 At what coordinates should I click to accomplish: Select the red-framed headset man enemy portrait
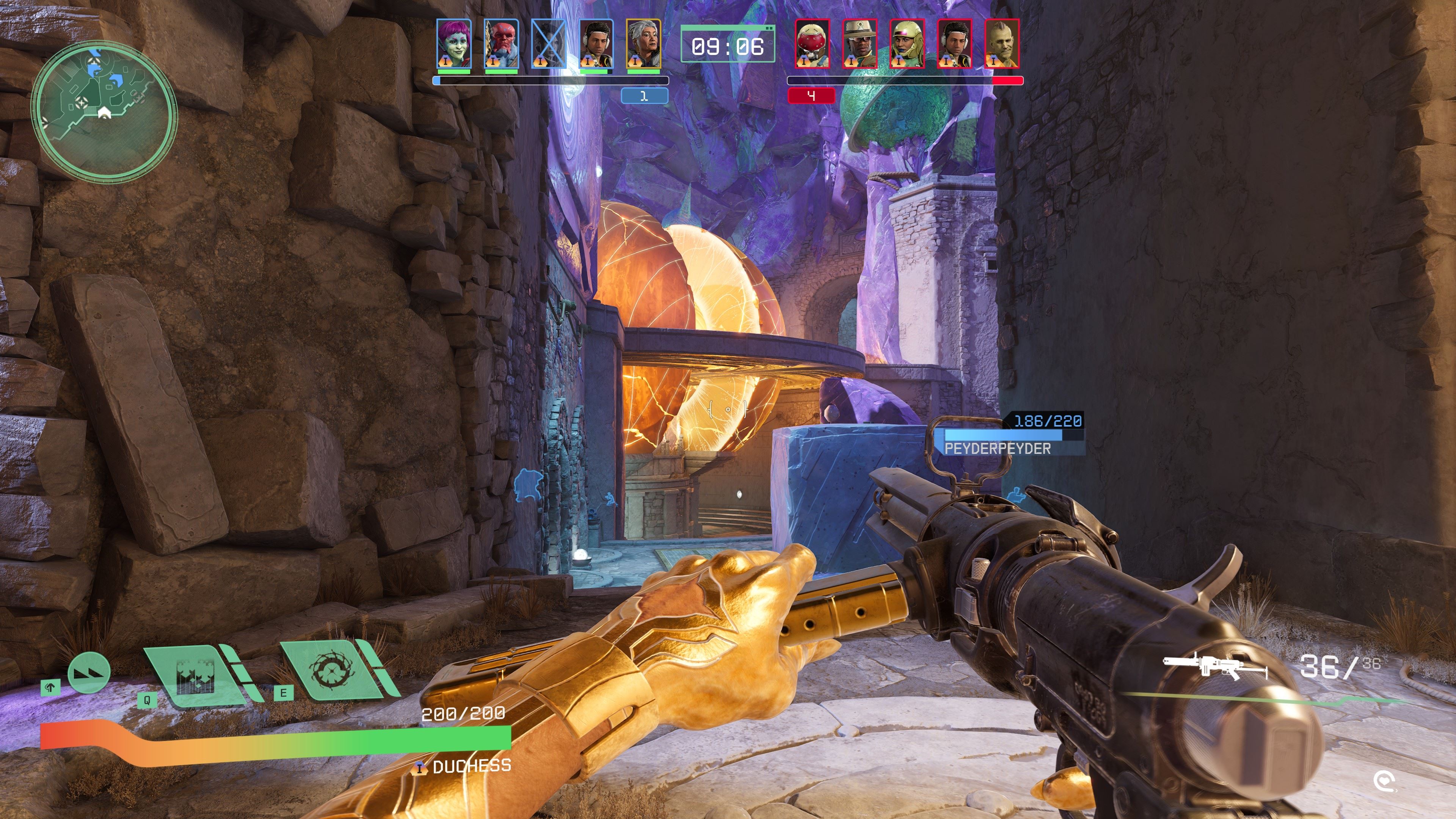[955, 44]
